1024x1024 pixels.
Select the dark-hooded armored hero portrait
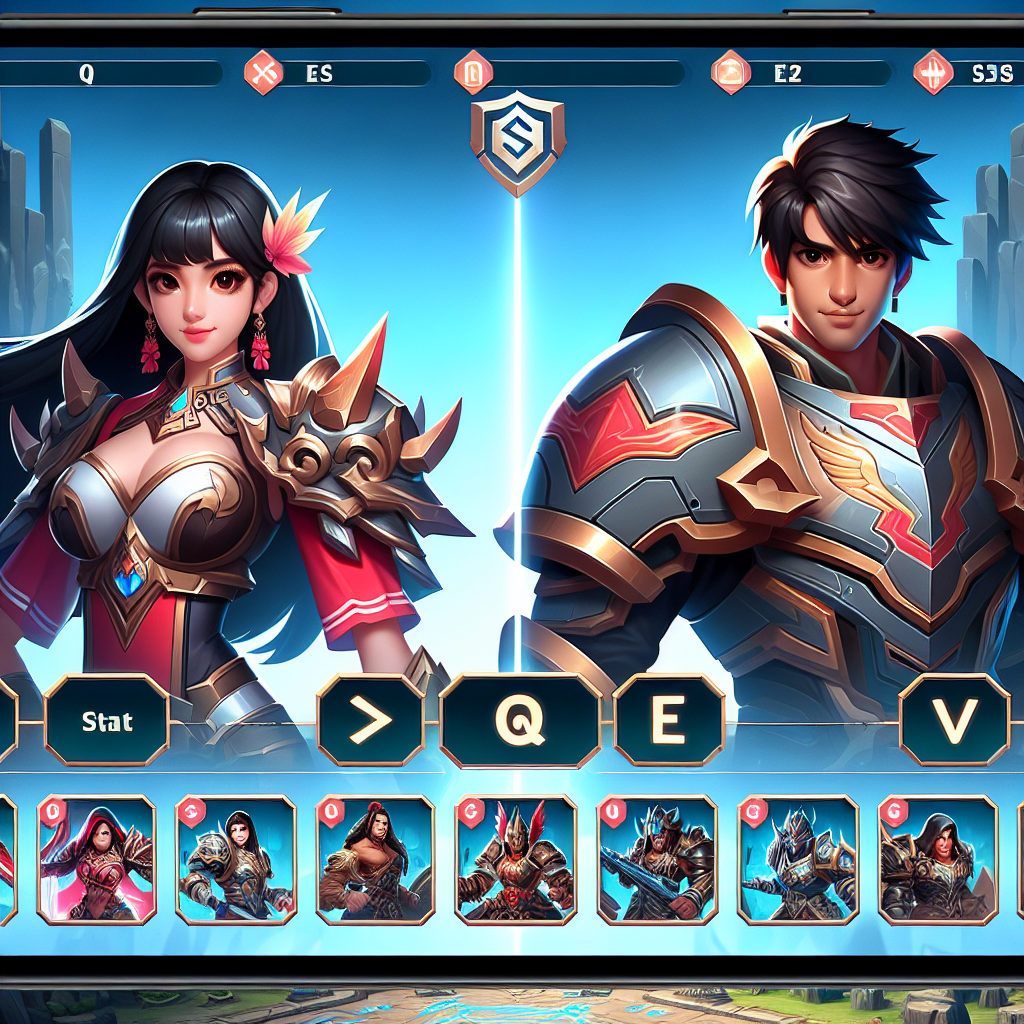[938, 858]
